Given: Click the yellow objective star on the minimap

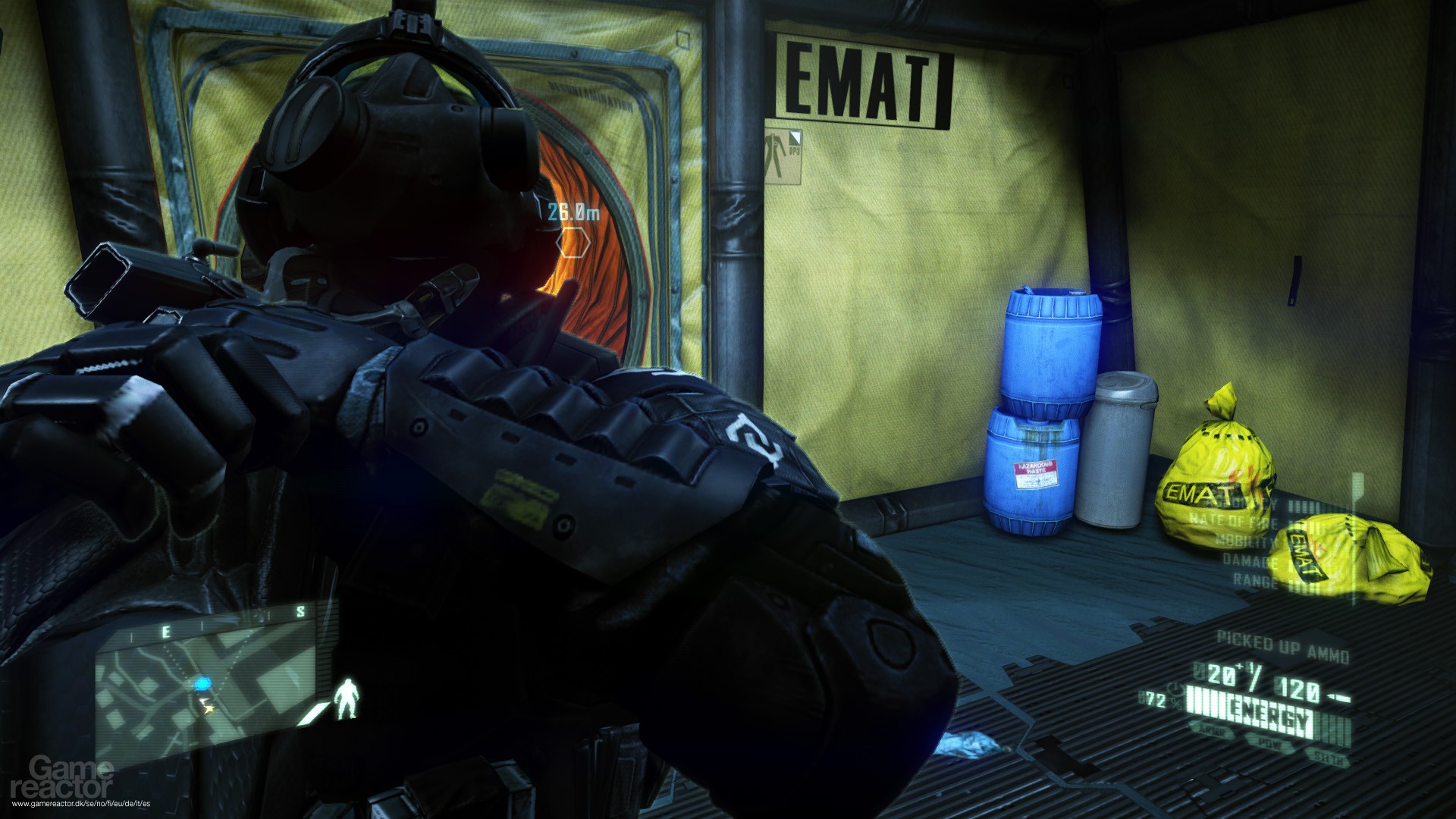Looking at the screenshot, I should pos(209,708).
